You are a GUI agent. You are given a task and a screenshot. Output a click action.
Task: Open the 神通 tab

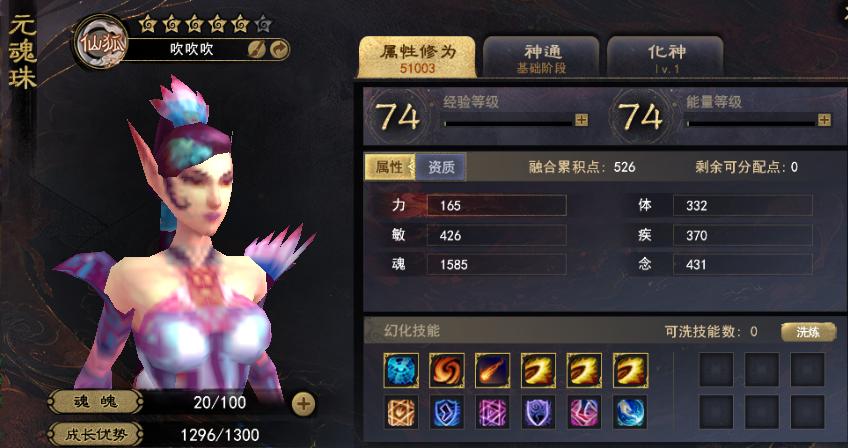(x=540, y=58)
